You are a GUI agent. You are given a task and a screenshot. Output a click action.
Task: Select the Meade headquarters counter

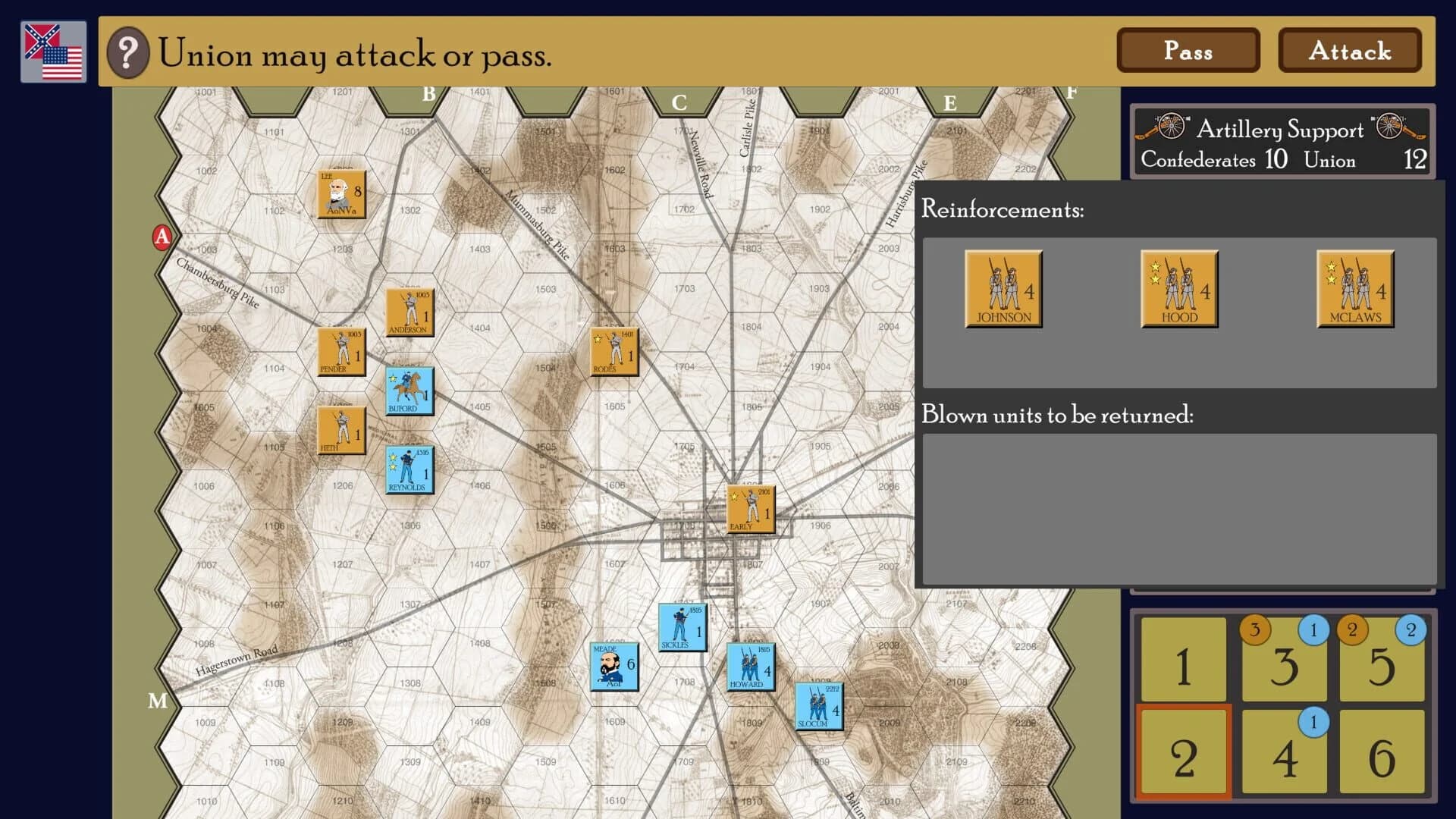[x=614, y=667]
